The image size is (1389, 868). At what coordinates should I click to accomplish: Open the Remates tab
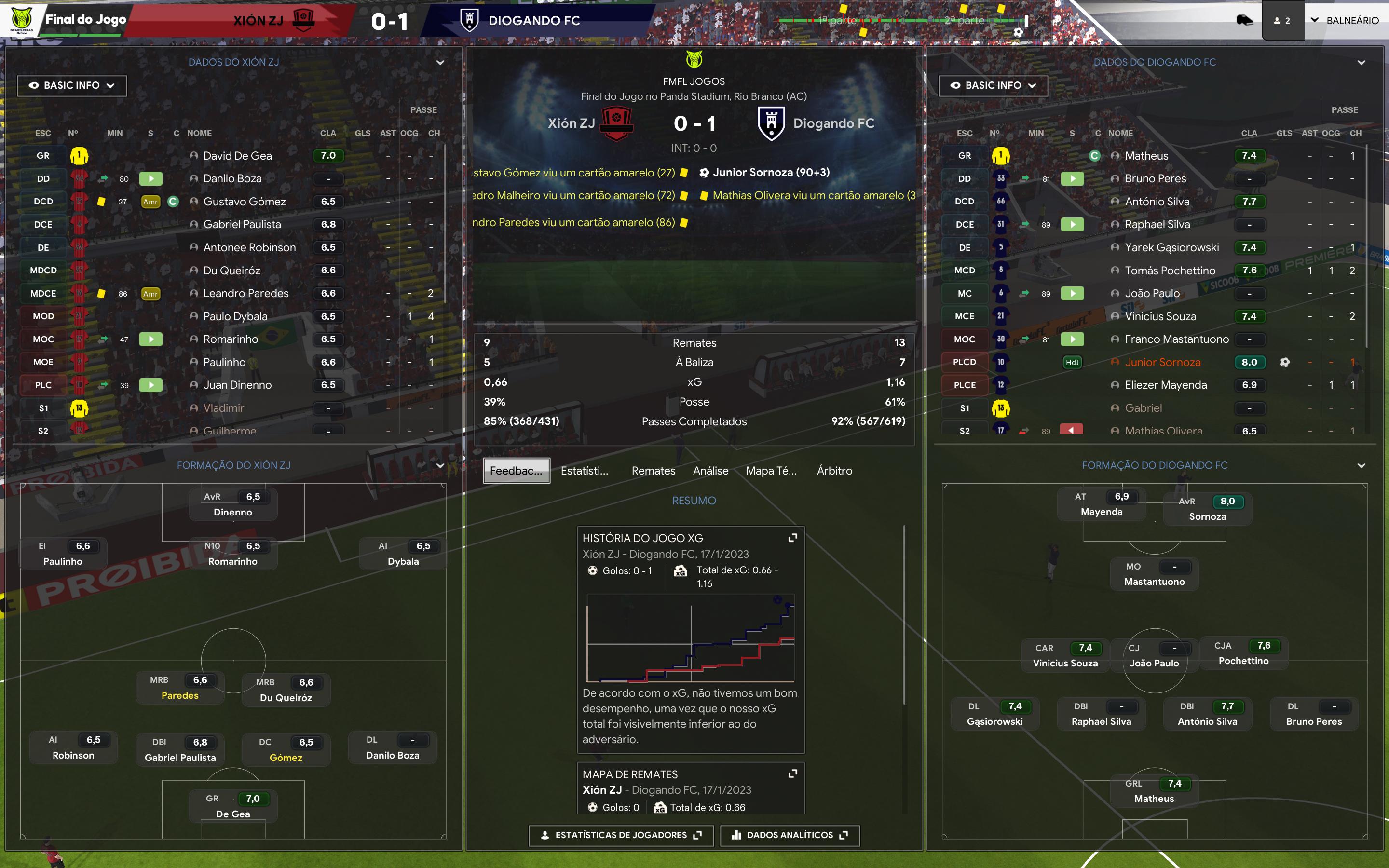click(x=653, y=471)
